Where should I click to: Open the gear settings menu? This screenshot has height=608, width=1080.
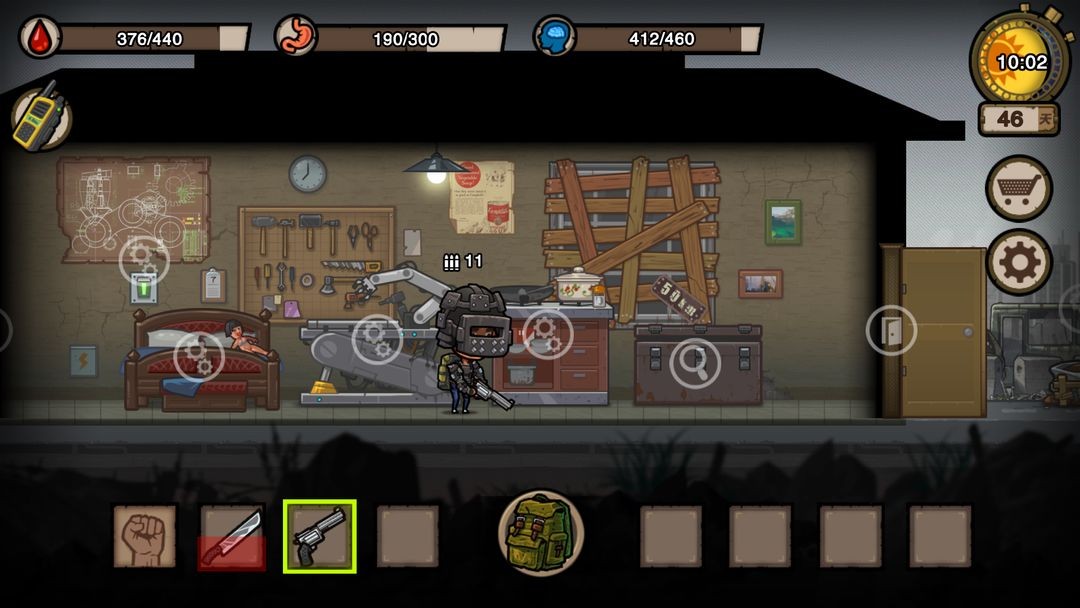(x=1019, y=262)
